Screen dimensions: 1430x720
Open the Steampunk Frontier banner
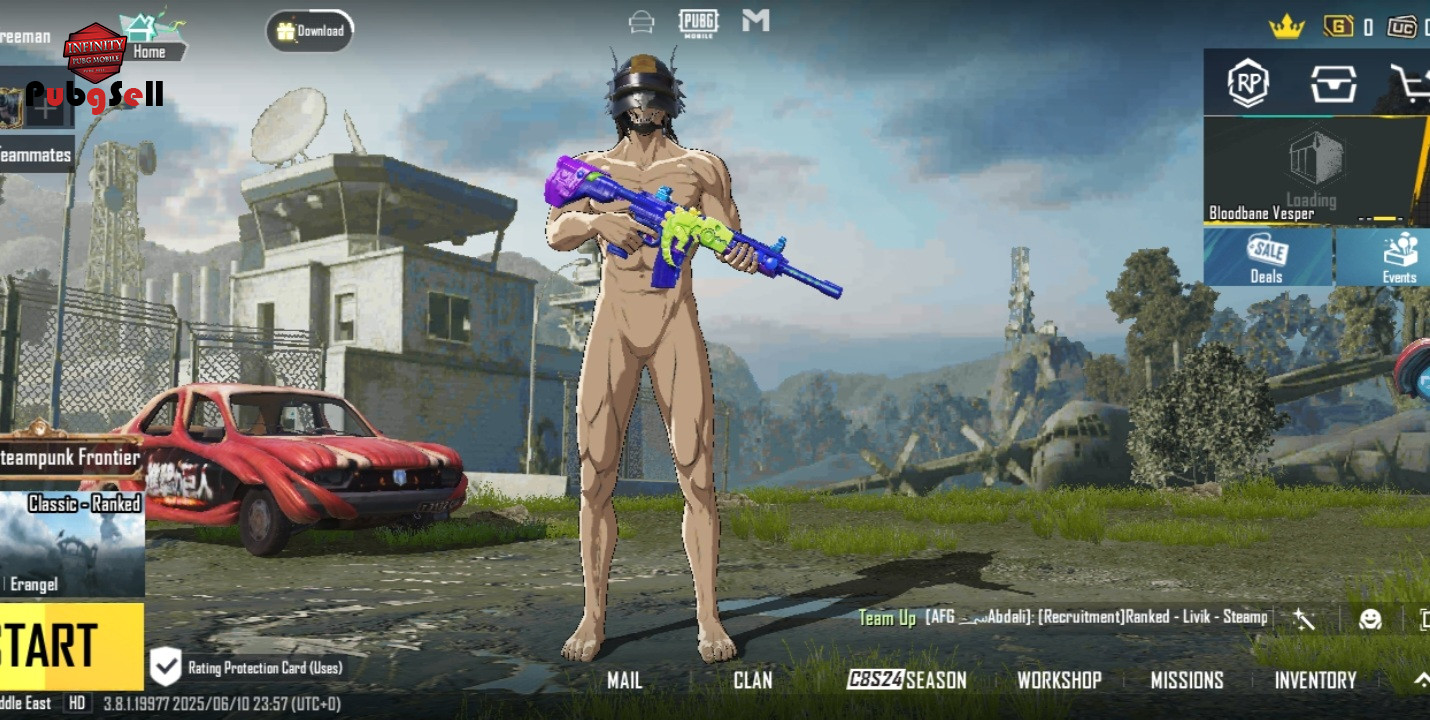[x=70, y=458]
